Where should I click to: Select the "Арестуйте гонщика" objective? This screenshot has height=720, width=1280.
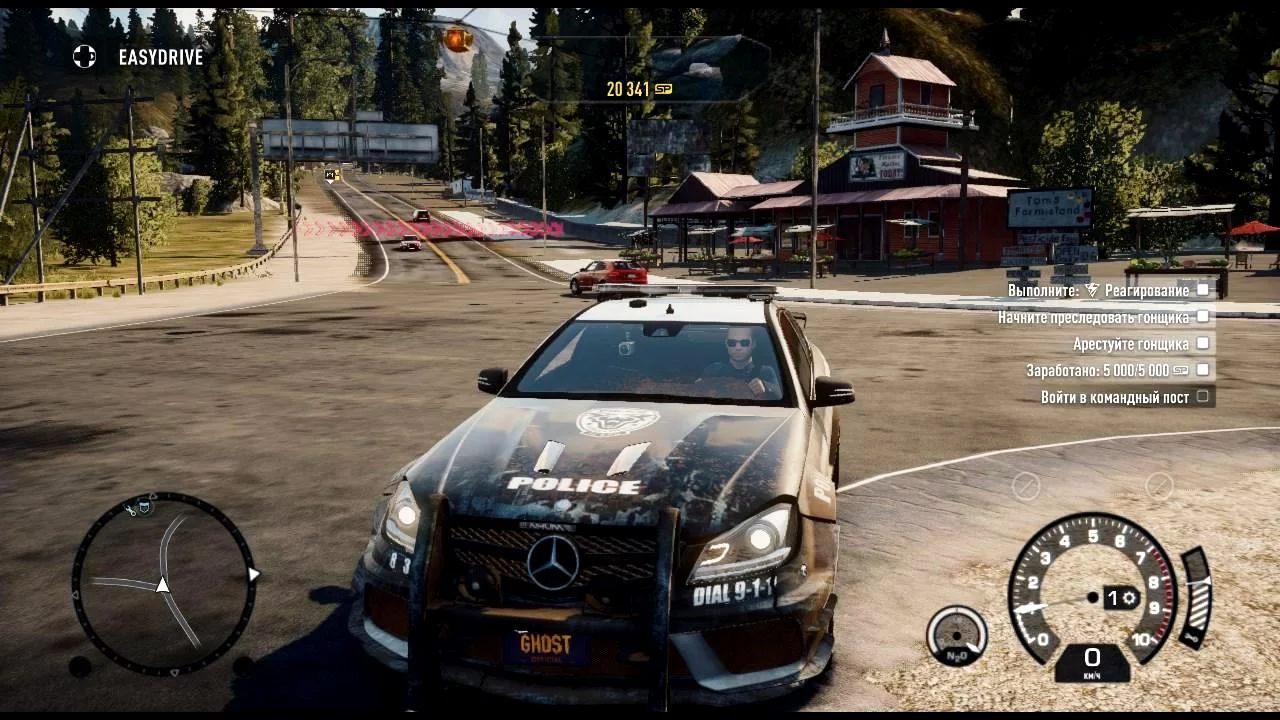(1131, 344)
